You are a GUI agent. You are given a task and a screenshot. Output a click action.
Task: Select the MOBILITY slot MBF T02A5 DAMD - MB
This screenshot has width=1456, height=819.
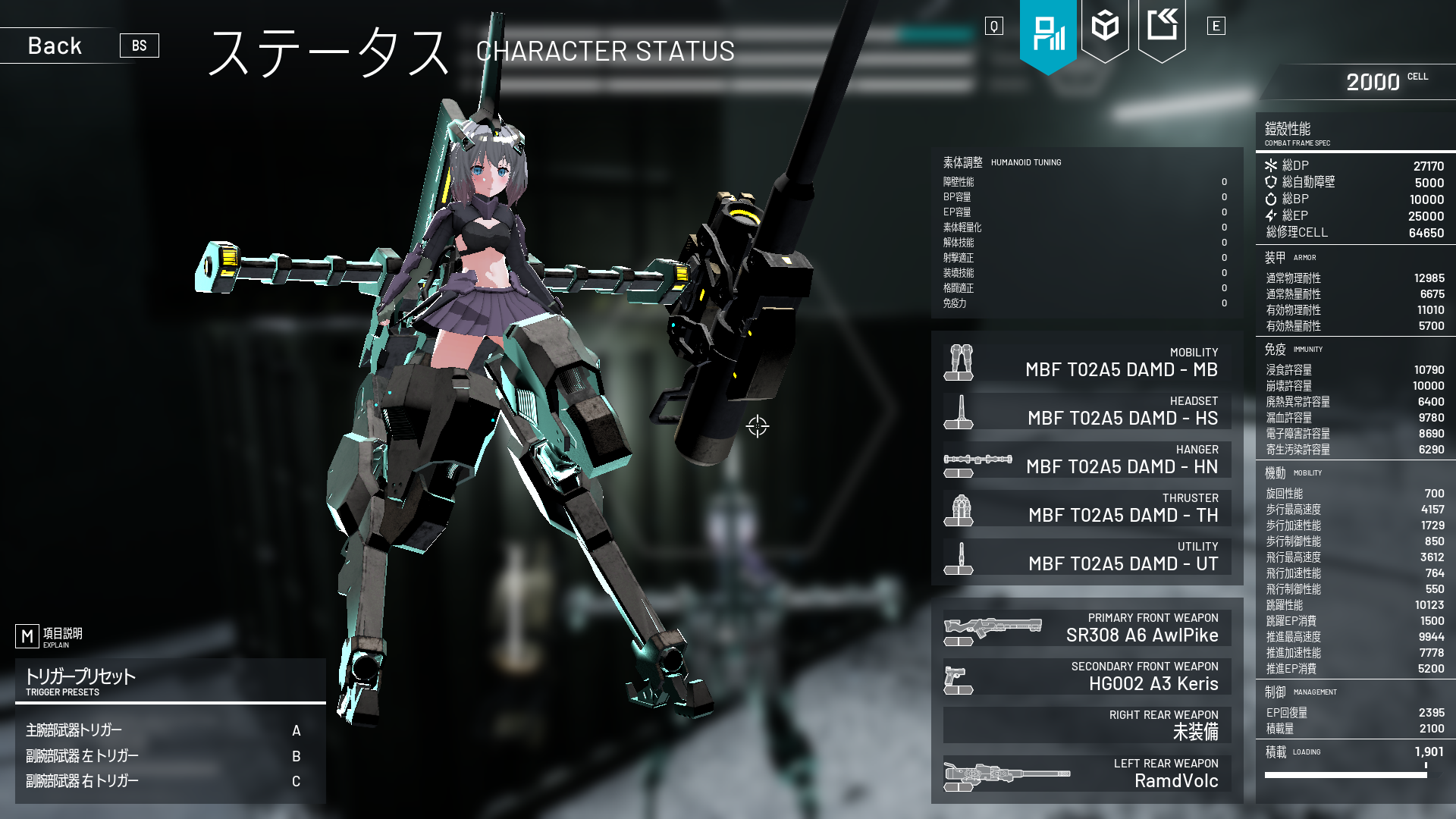[x=1087, y=362]
